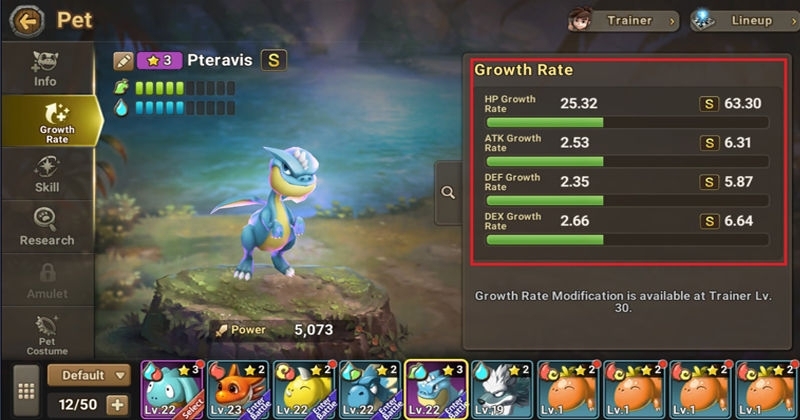Open the locked Amulet tab
800x420 pixels.
tap(46, 281)
